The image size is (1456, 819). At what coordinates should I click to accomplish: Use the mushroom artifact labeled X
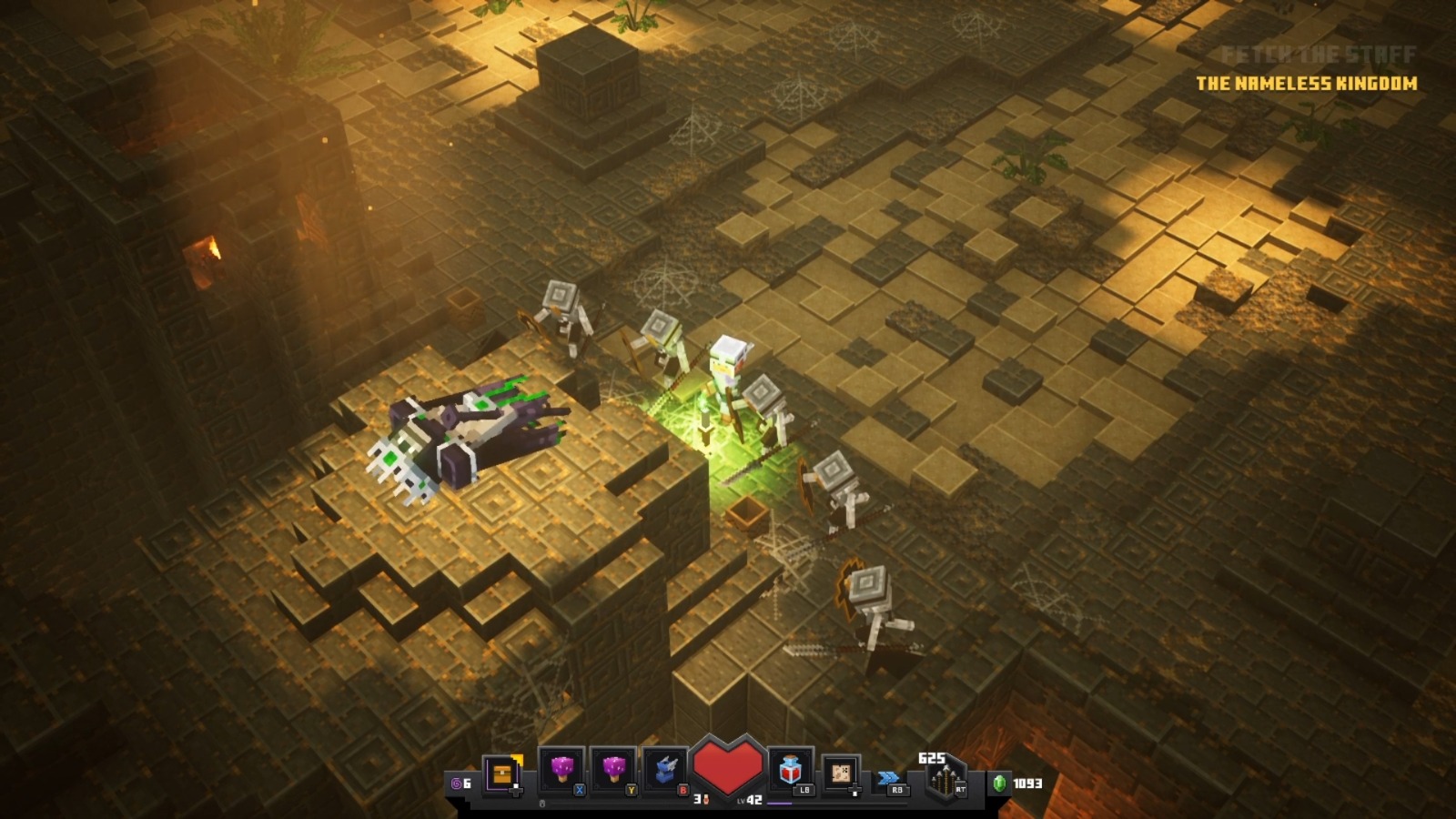tap(562, 773)
